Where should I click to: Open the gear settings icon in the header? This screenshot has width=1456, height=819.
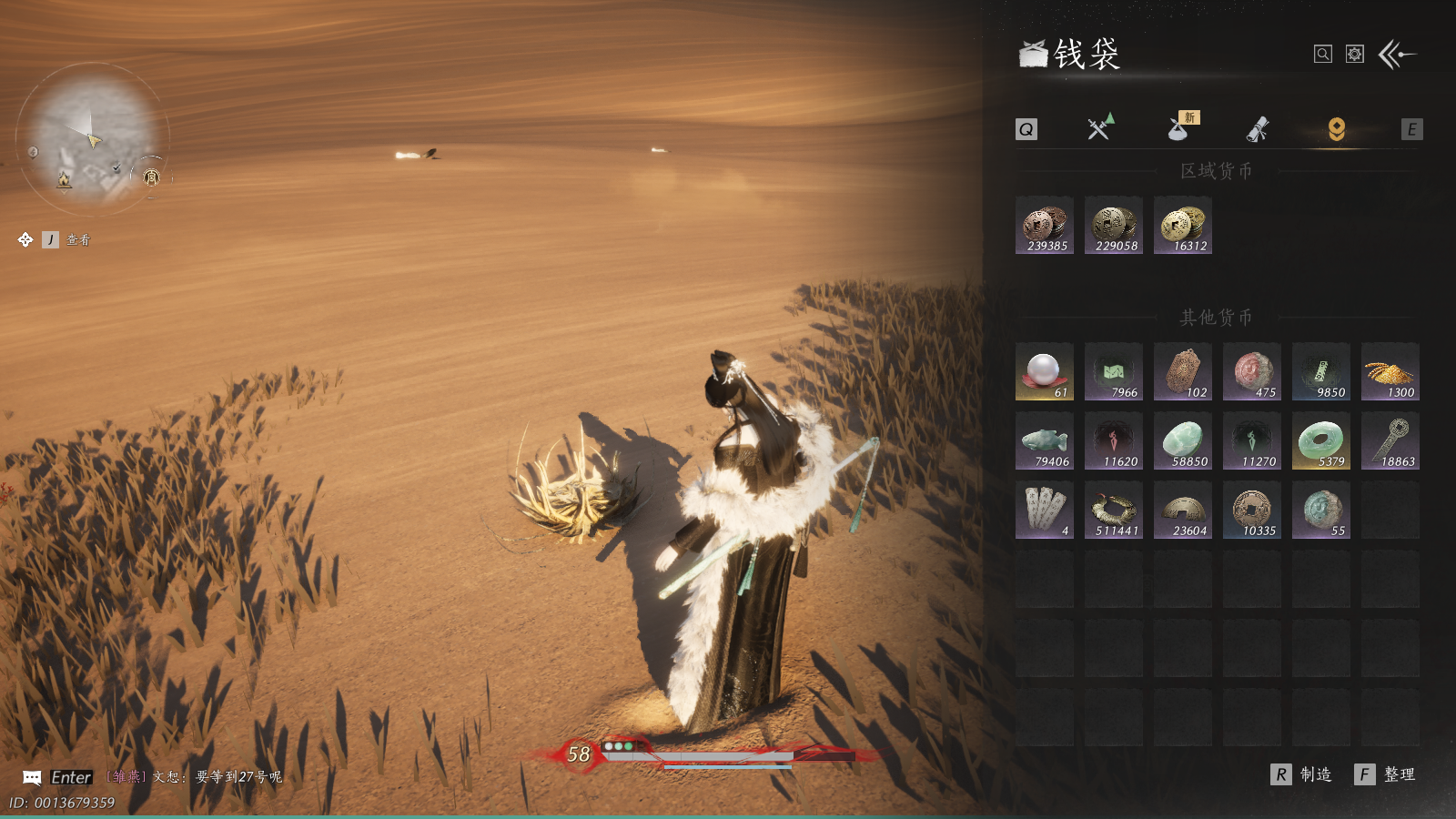tap(1355, 55)
